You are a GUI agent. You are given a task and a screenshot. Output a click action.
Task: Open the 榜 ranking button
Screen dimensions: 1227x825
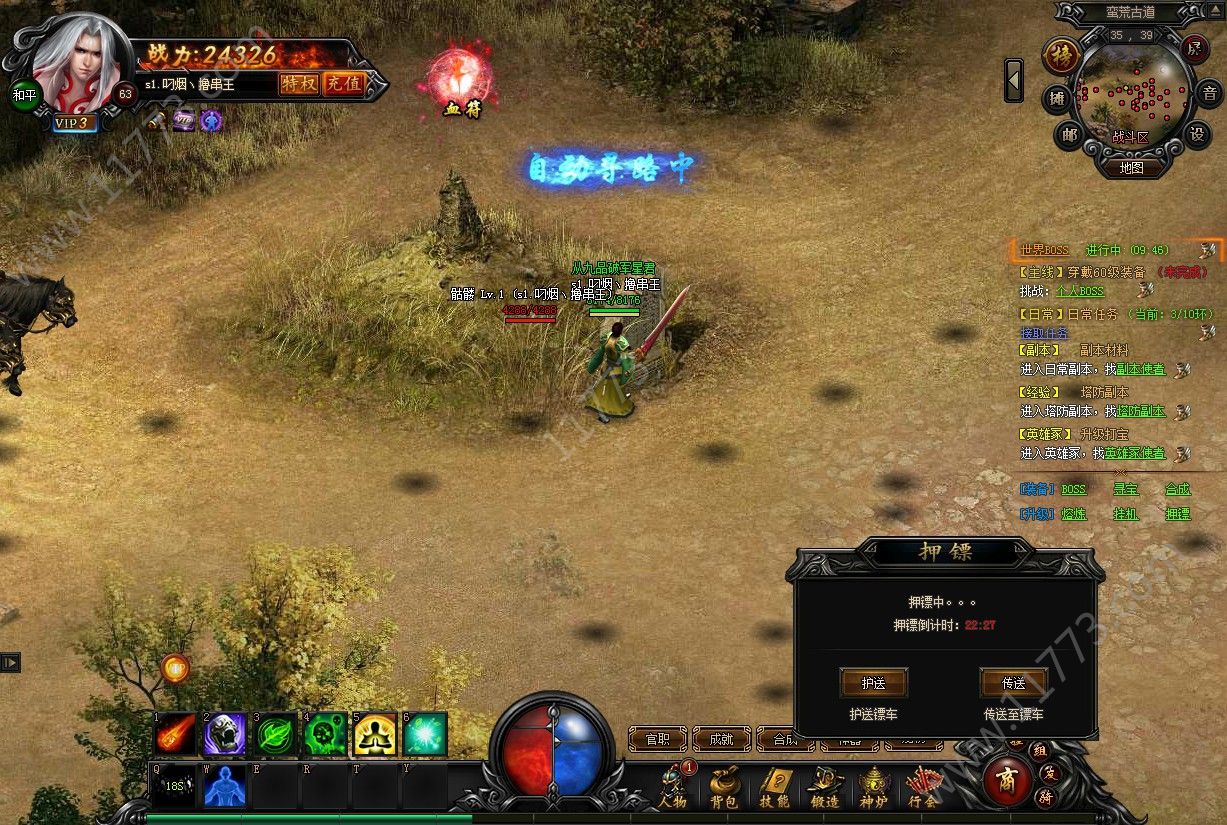click(x=1060, y=55)
